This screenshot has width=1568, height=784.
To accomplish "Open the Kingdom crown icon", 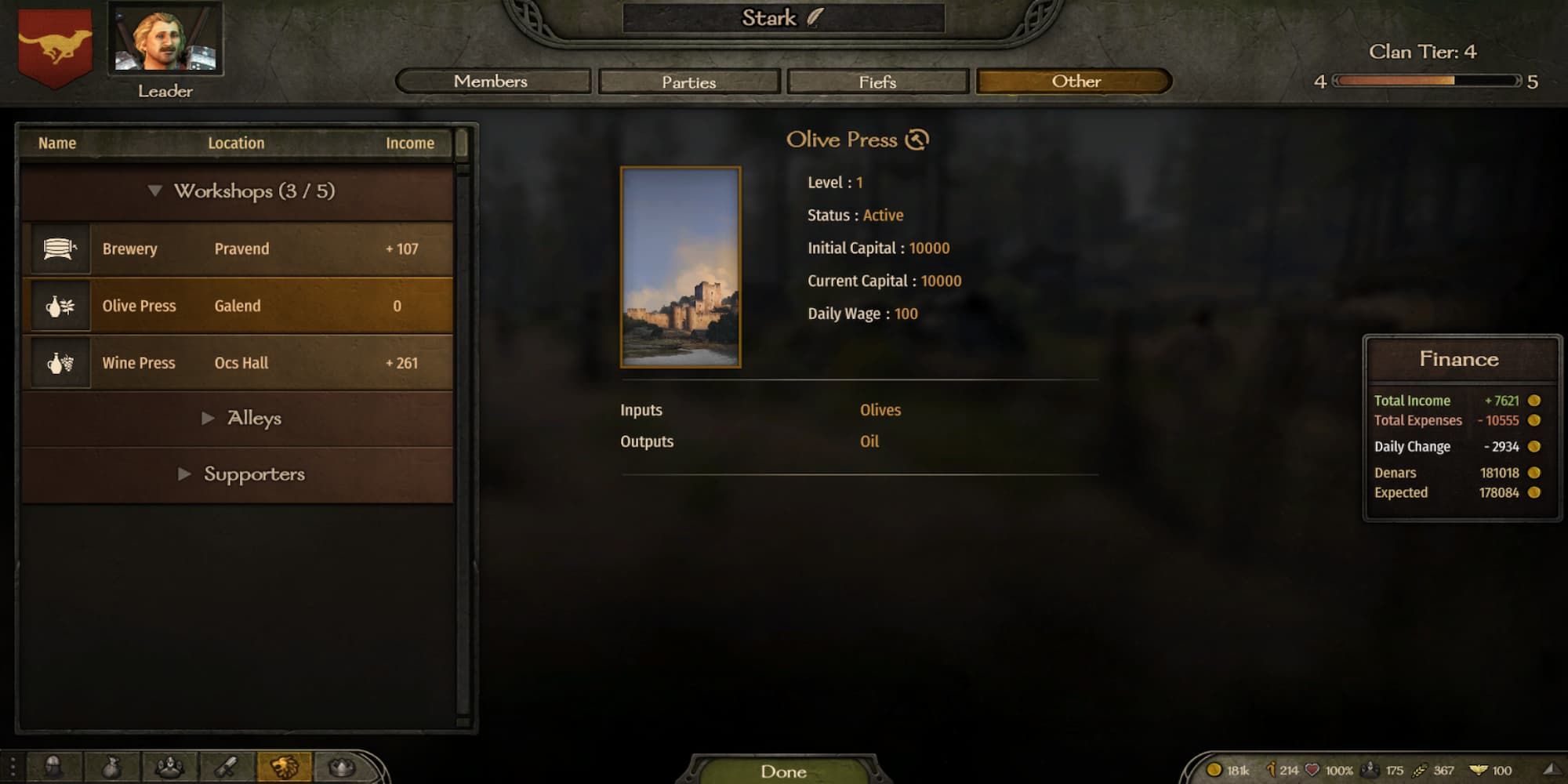I will coord(343,766).
